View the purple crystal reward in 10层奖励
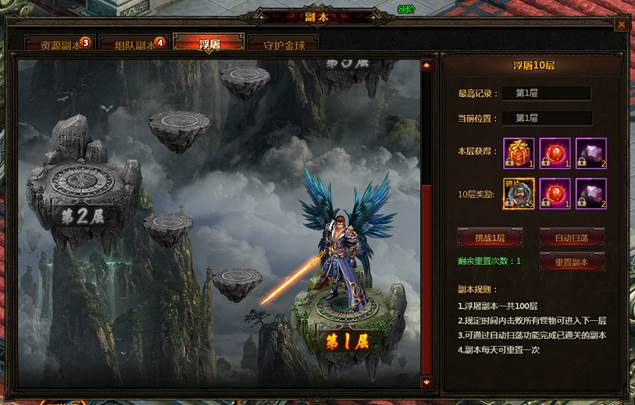 (590, 193)
